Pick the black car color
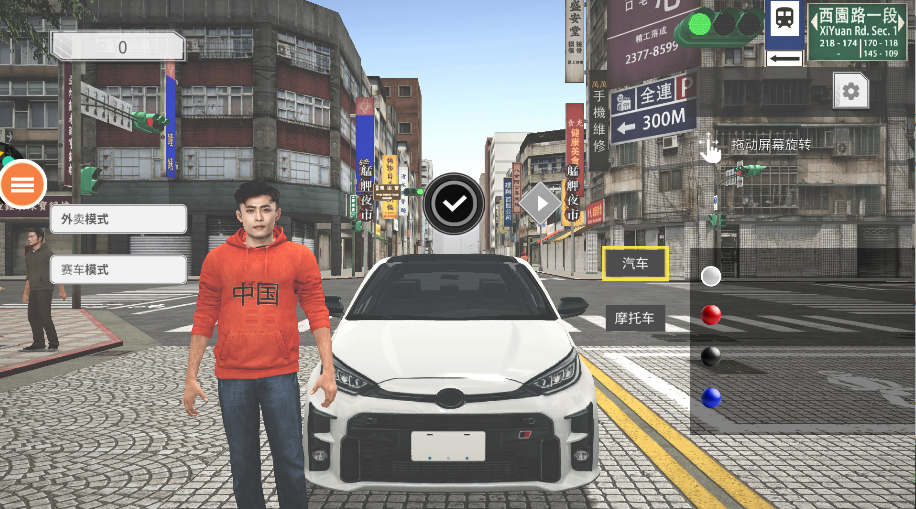Screen dimensions: 916x509 coord(711,356)
